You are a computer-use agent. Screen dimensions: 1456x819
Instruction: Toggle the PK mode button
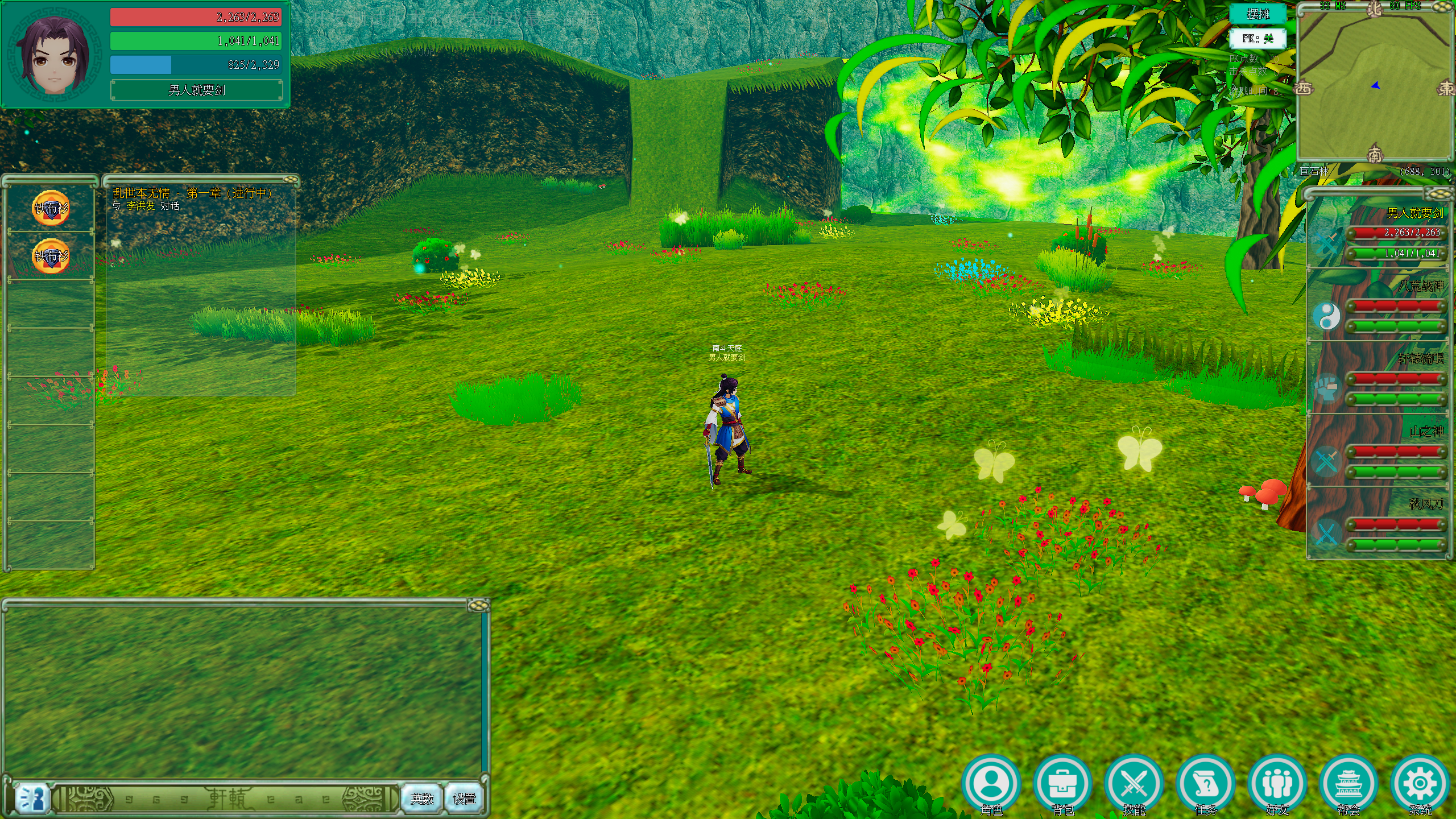(1258, 39)
